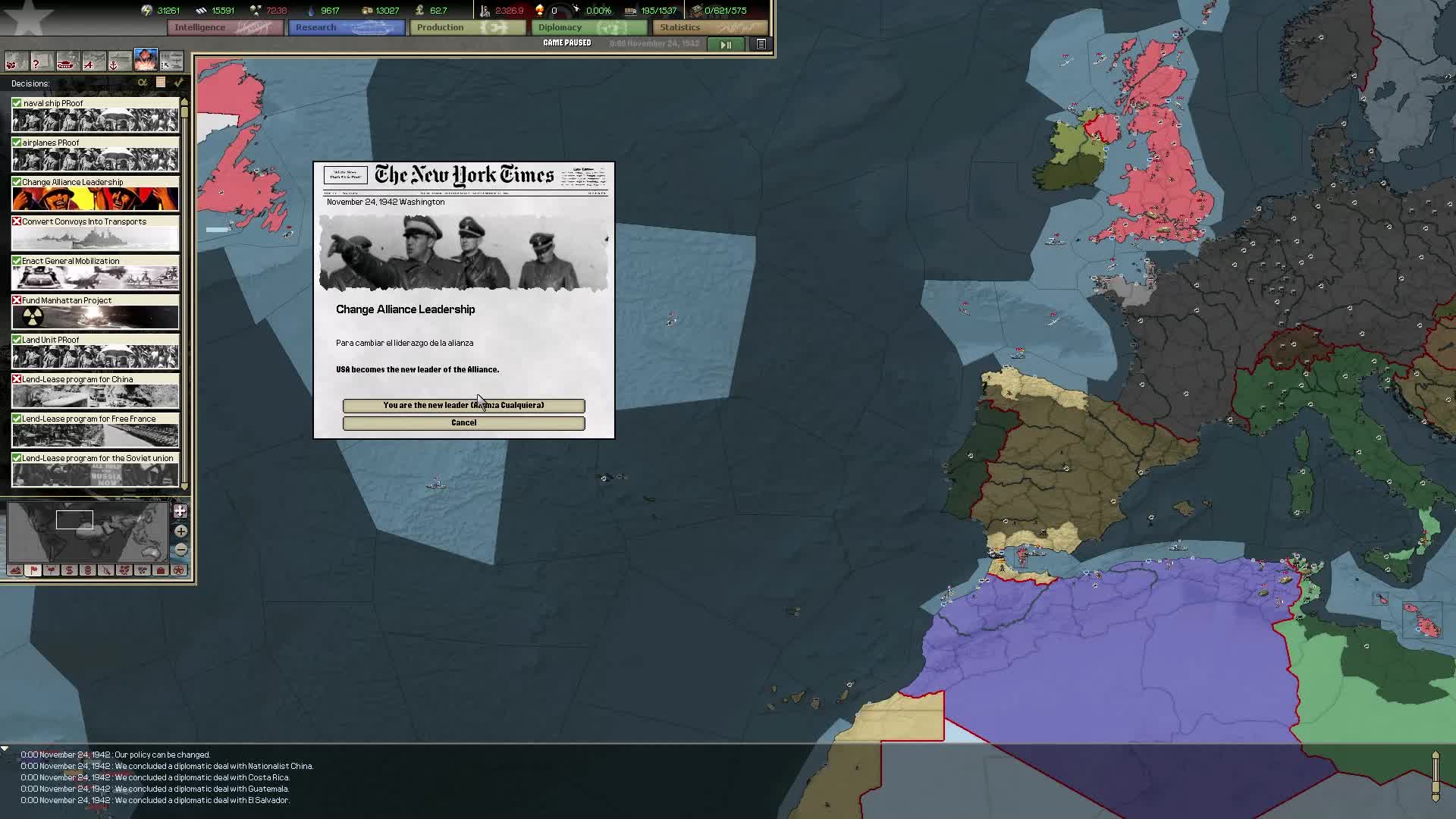The image size is (1456, 819).
Task: Open the Diplomacy tab
Action: (588, 27)
